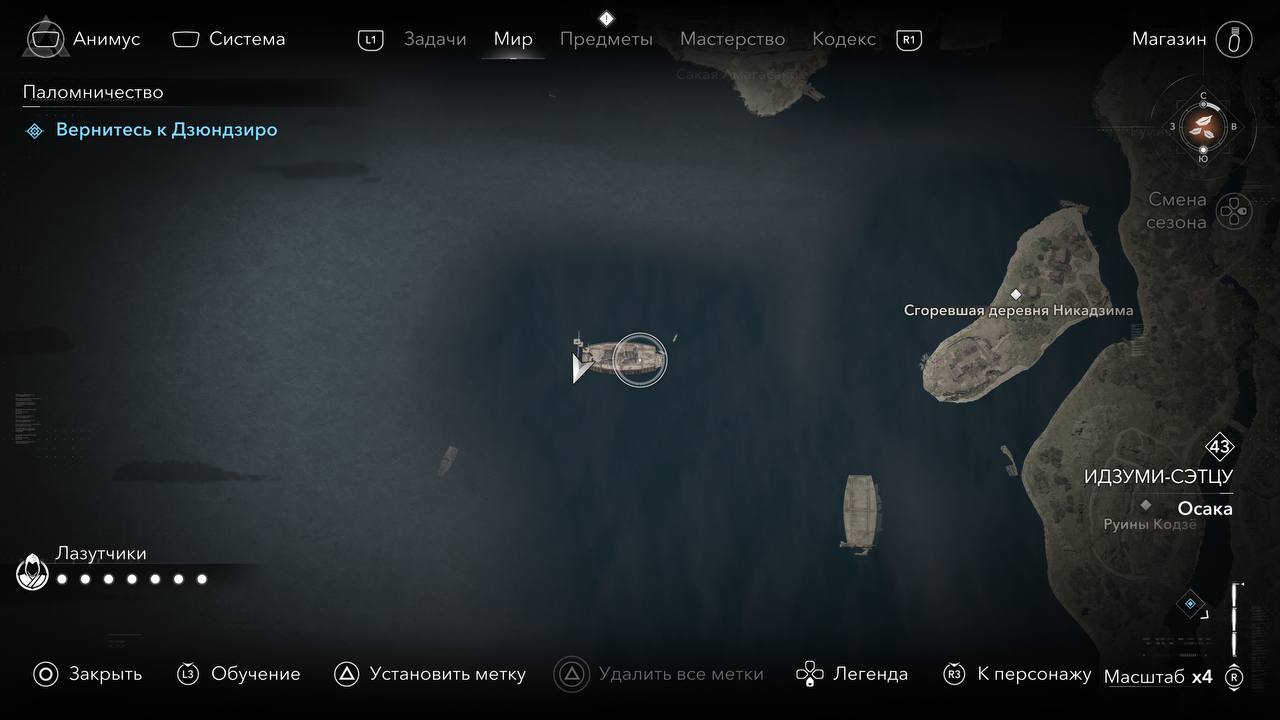Select the Вернитесь к Дзюндзиро objective
This screenshot has height=720, width=1280.
click(x=166, y=130)
